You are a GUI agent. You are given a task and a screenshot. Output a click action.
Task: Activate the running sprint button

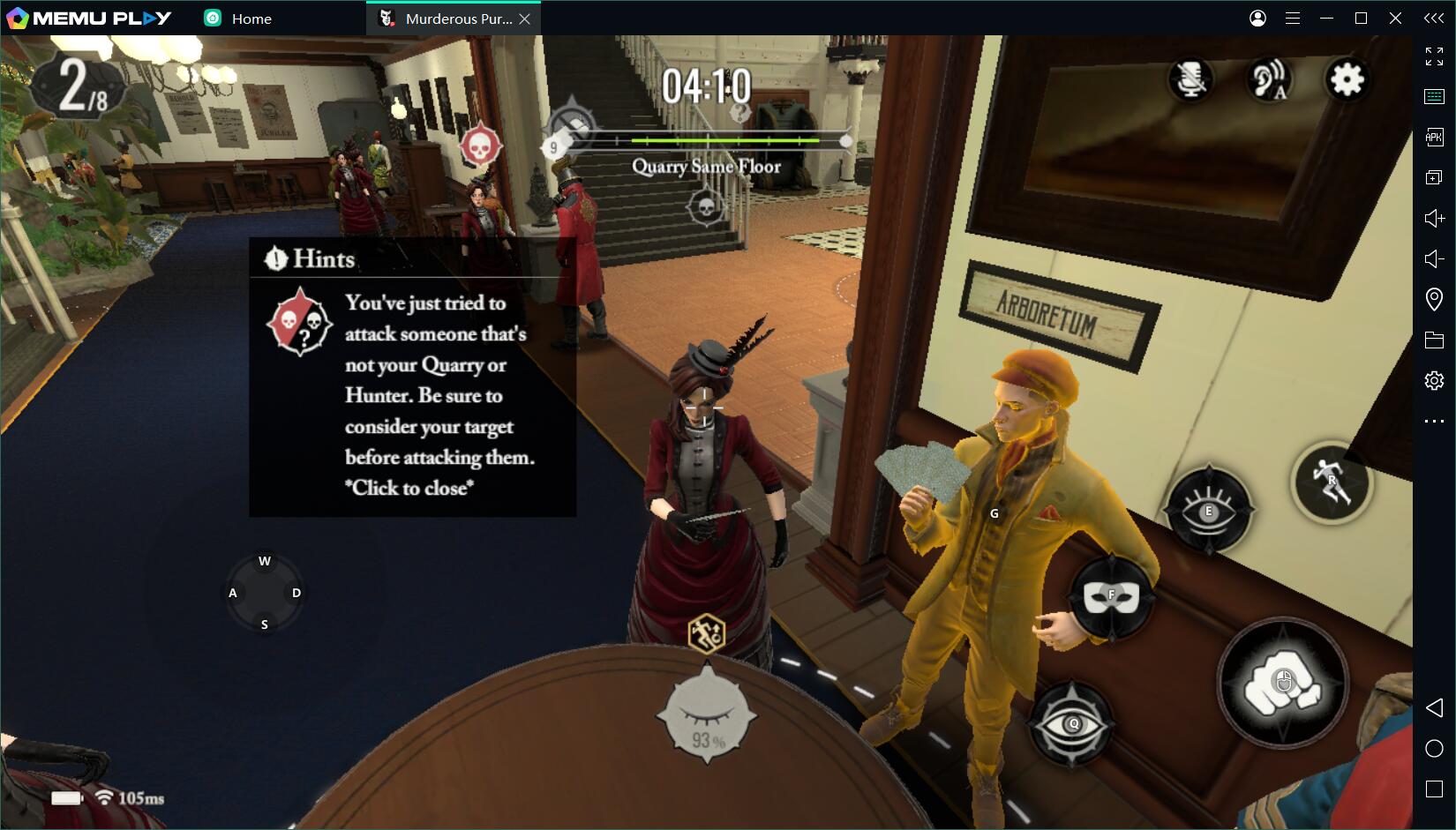pyautogui.click(x=1332, y=482)
